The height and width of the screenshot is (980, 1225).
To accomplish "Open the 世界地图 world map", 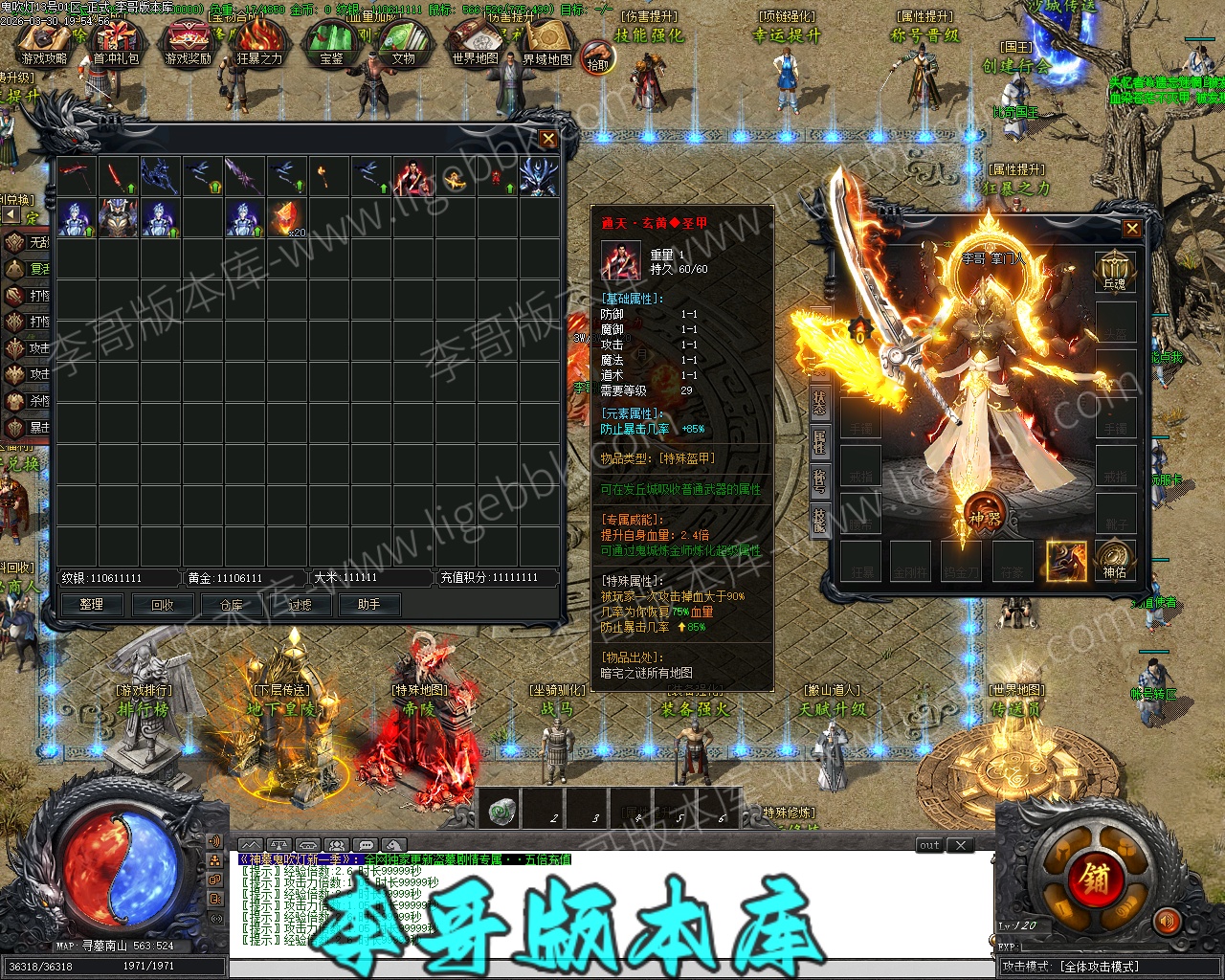I will coord(476,43).
